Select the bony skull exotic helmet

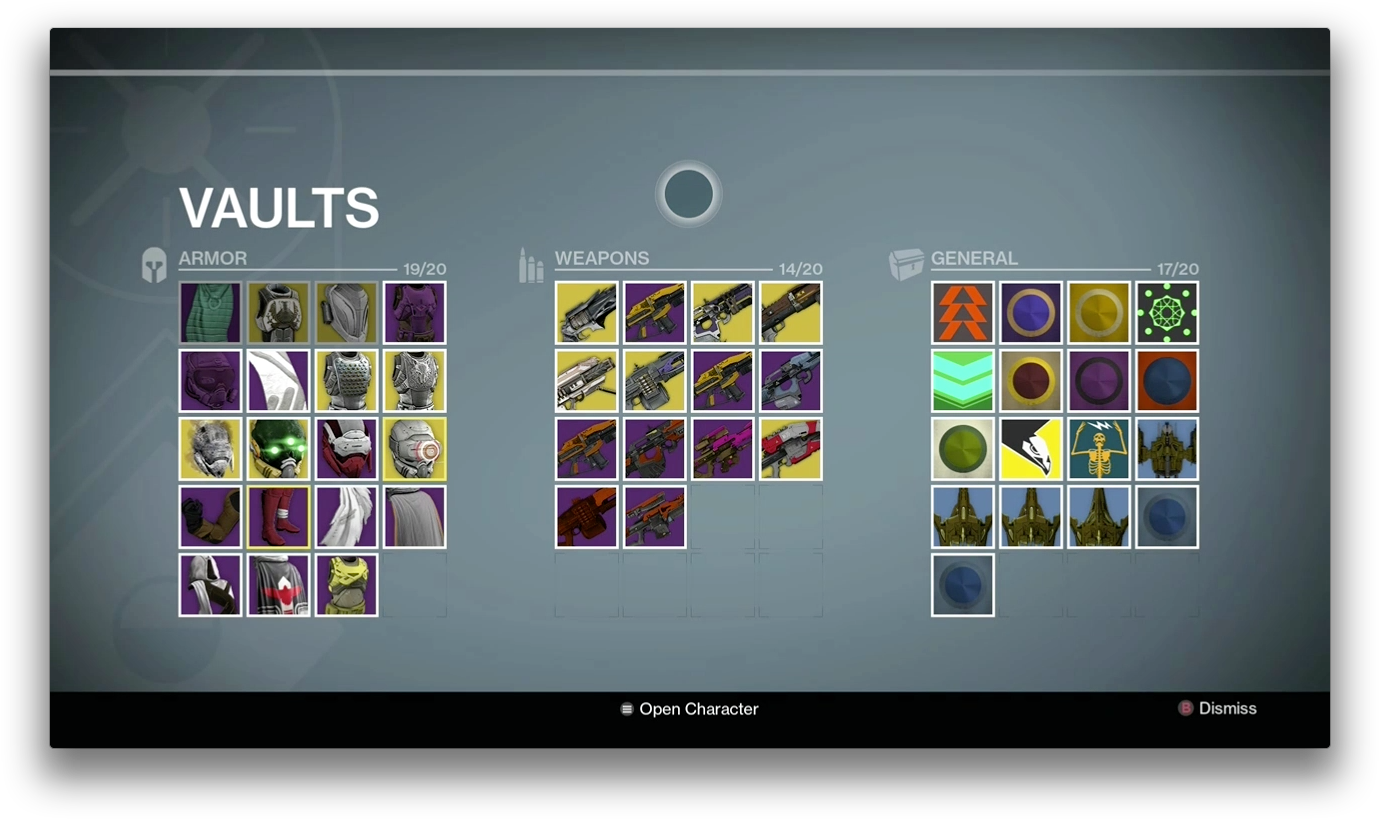[x=210, y=449]
